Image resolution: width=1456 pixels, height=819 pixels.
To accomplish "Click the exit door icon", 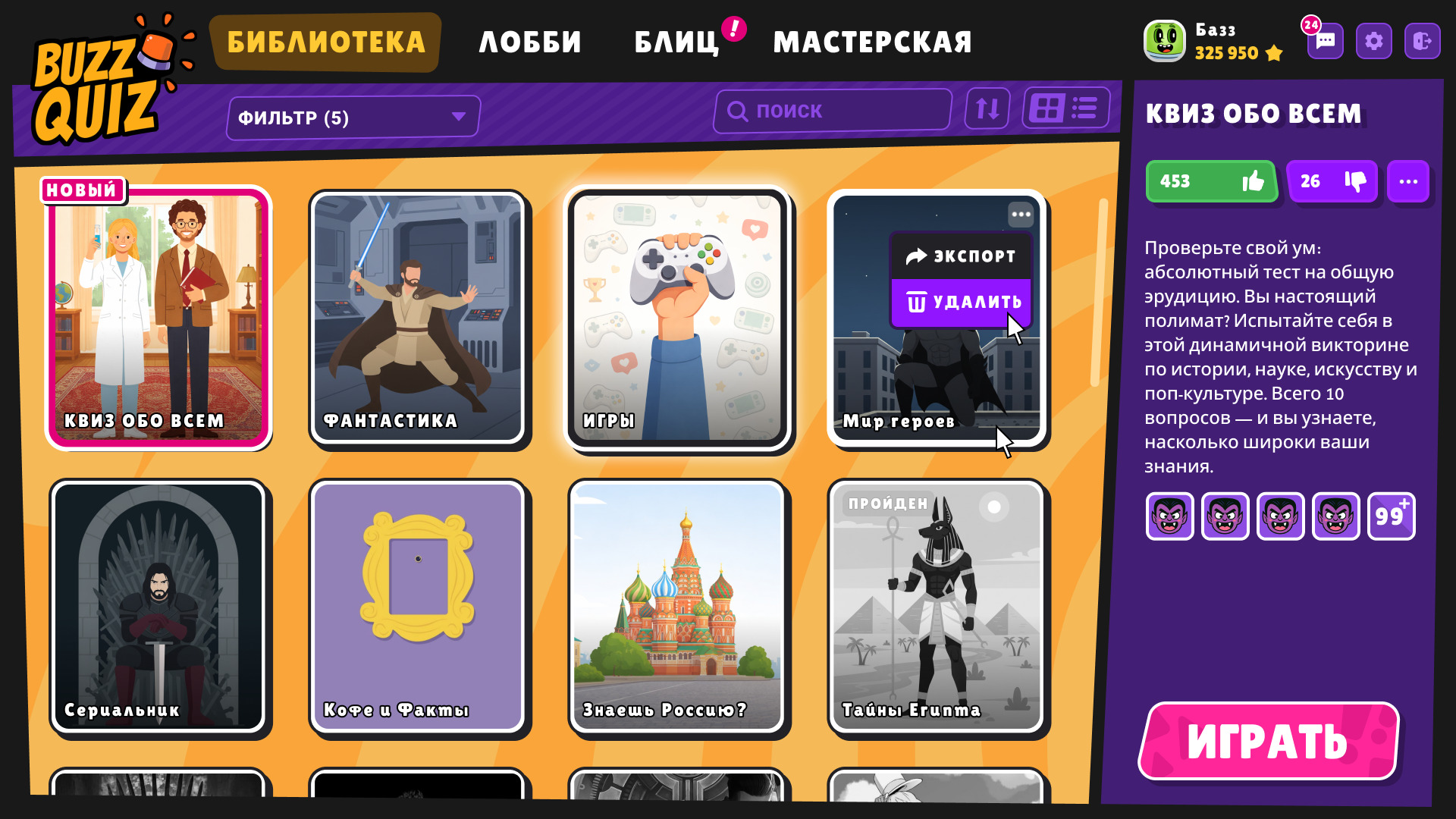I will click(1422, 41).
